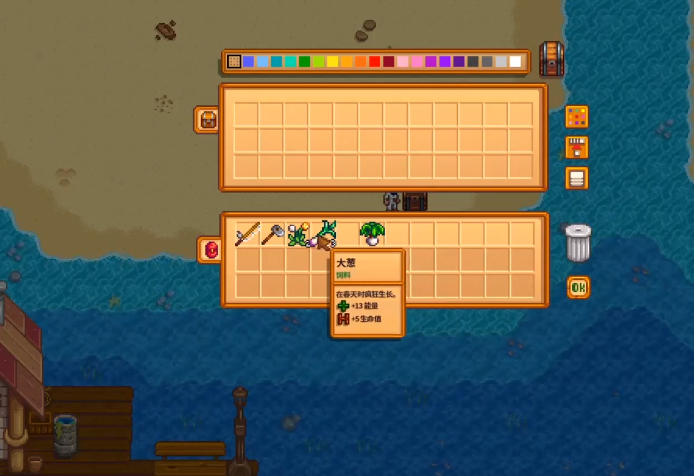Pick up the hammer tool slot
The width and height of the screenshot is (694, 476).
coord(272,235)
